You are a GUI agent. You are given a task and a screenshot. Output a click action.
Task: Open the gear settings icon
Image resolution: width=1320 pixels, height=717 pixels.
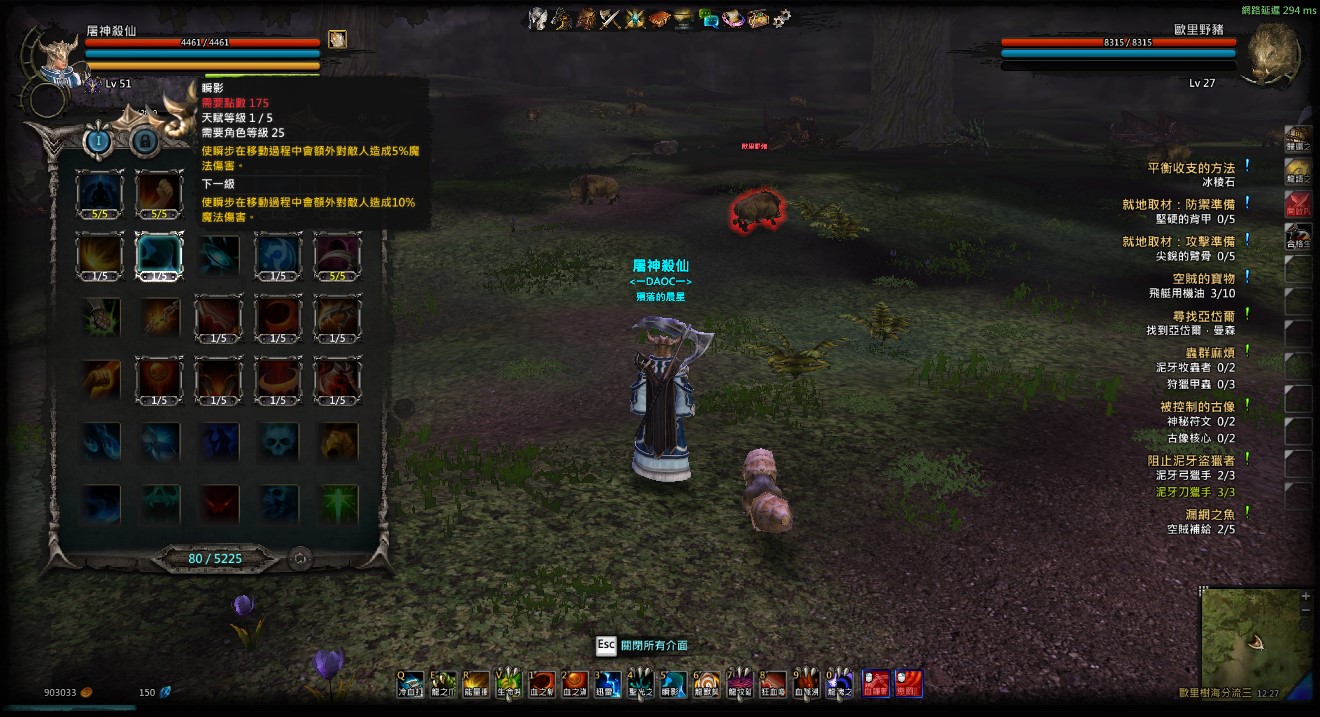782,18
